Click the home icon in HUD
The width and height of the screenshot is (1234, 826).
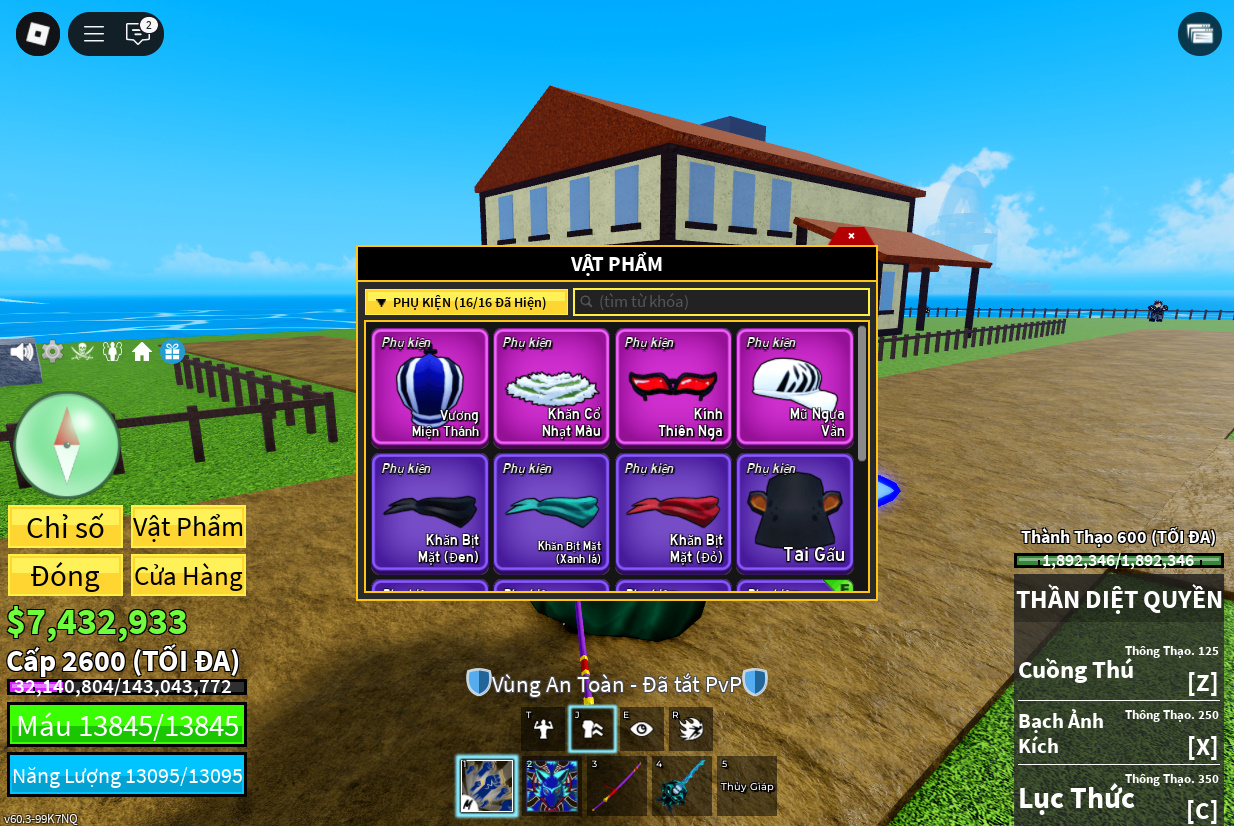point(142,352)
